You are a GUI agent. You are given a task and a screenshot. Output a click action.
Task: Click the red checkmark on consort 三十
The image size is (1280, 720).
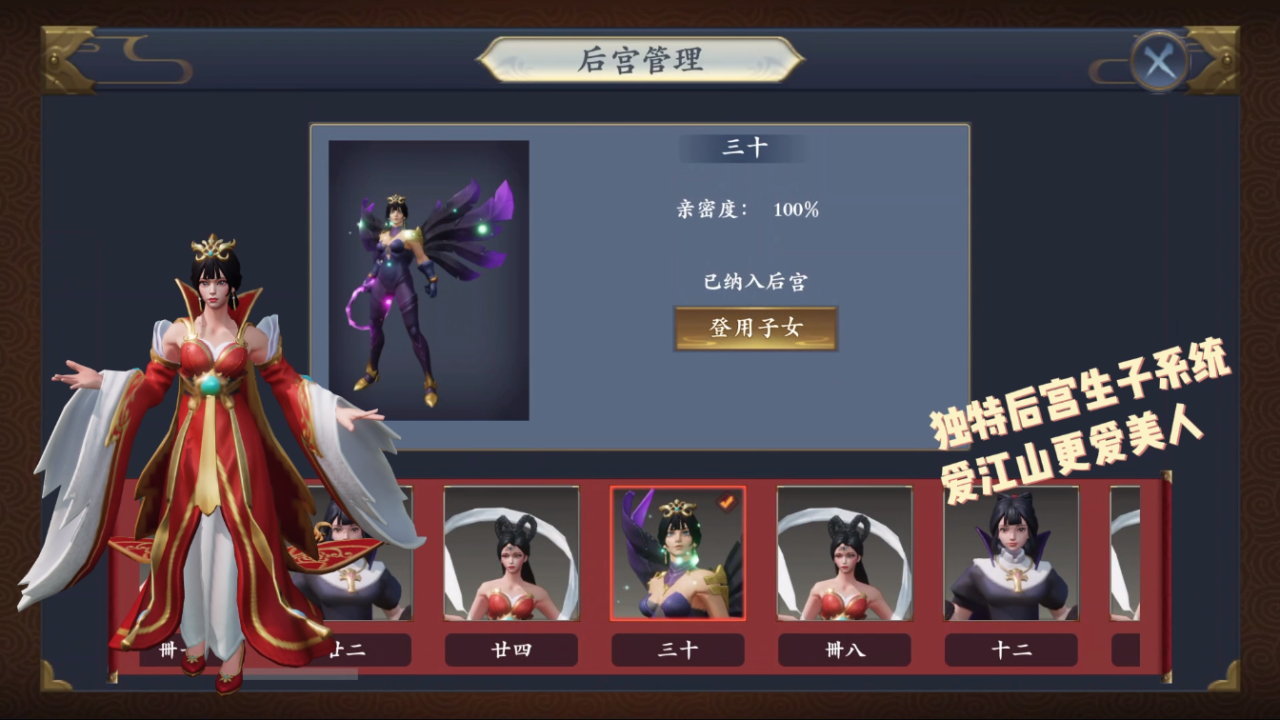click(727, 505)
